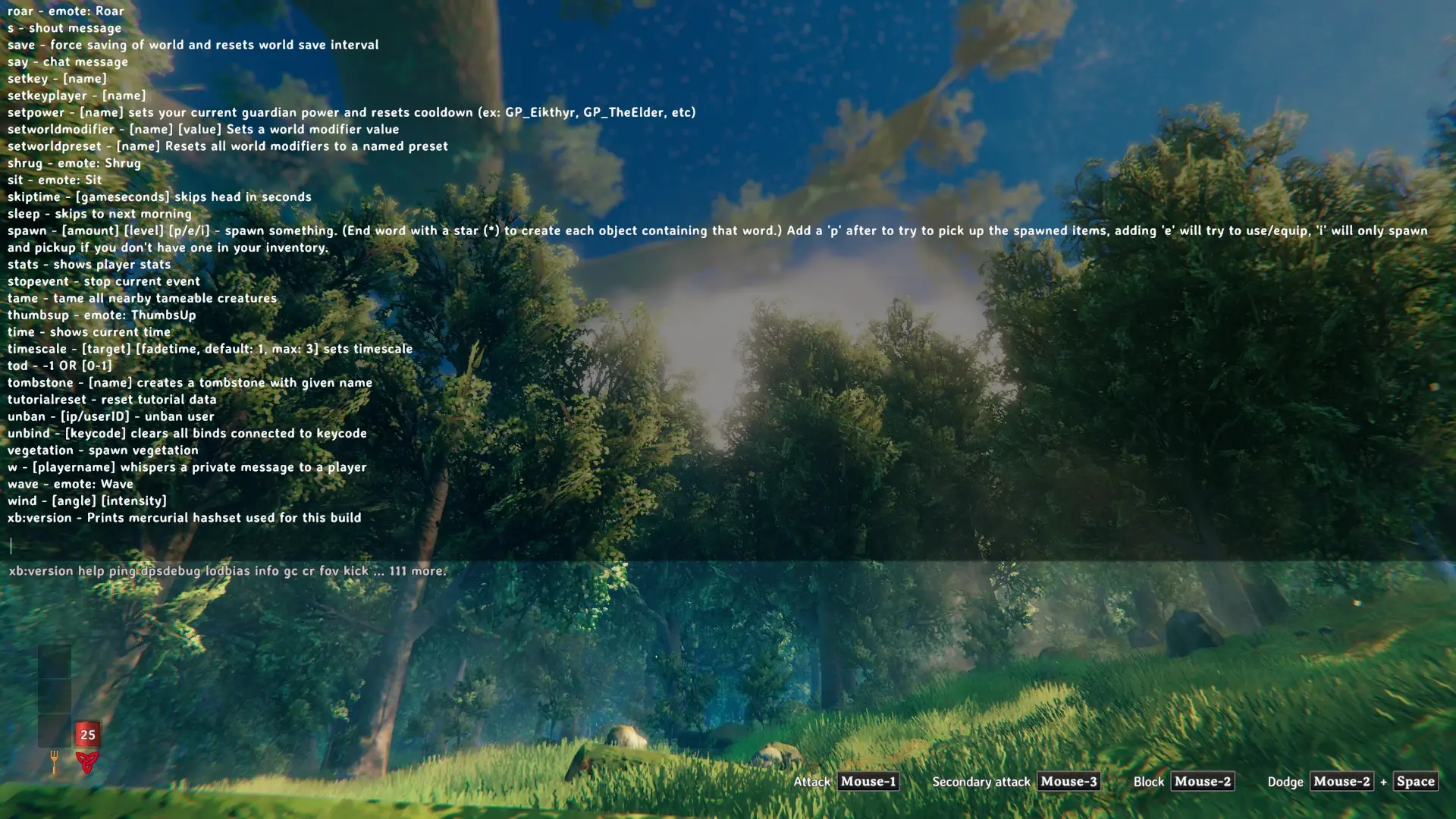Click the 'stats - shows player stats' command

89,264
